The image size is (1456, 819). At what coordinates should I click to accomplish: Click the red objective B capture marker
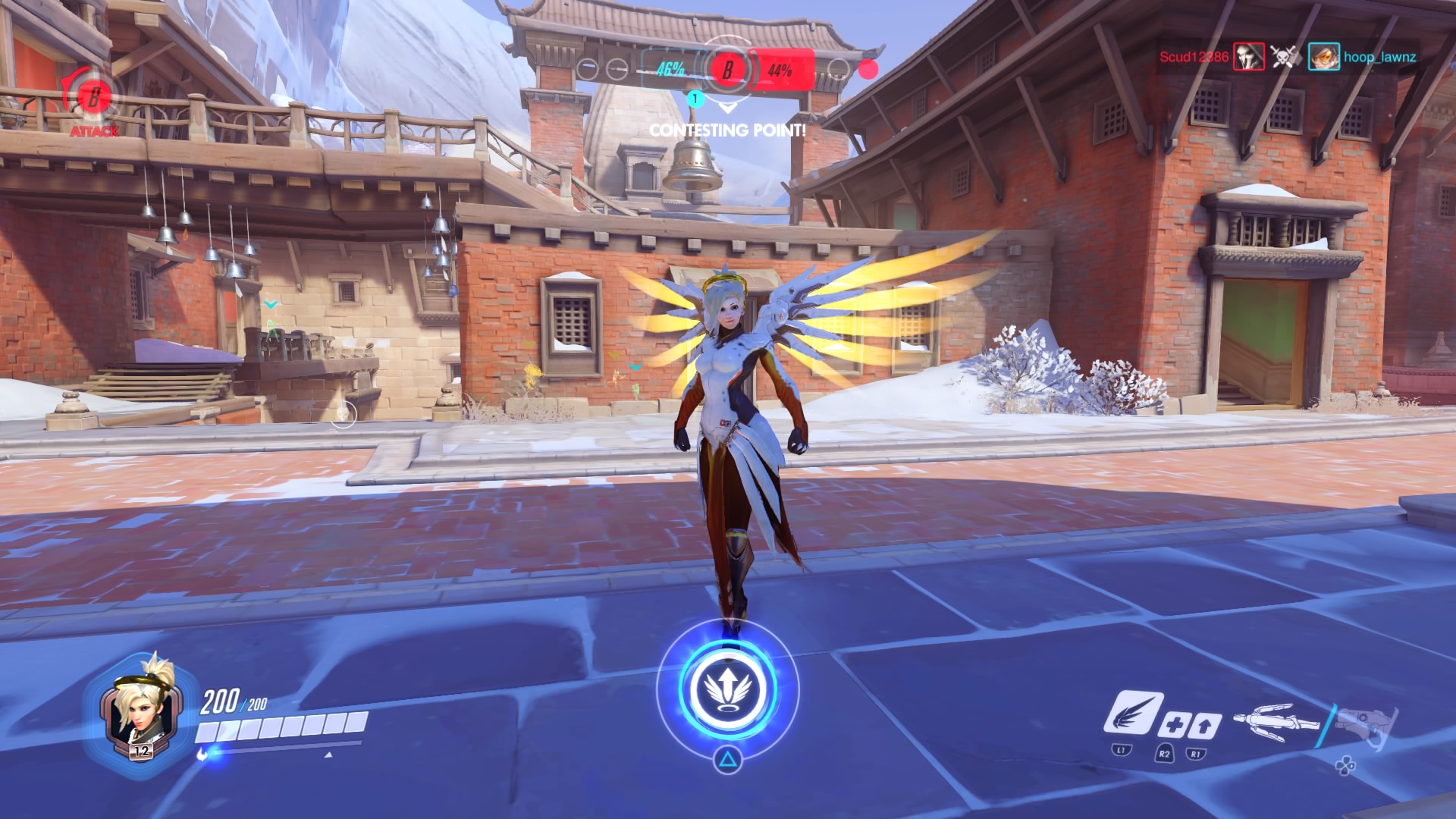[x=727, y=70]
